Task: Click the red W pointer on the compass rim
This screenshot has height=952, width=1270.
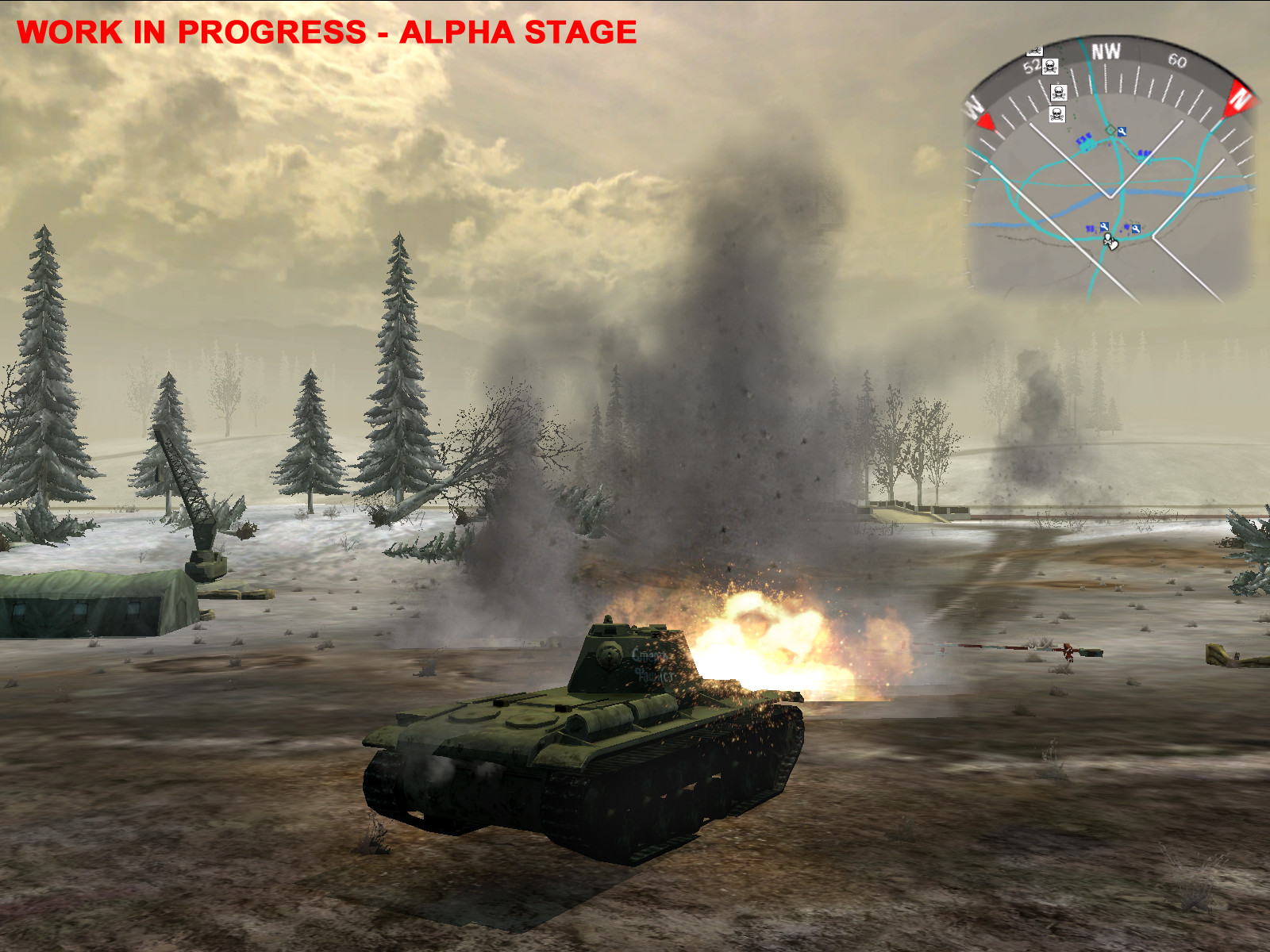Action: (x=985, y=121)
